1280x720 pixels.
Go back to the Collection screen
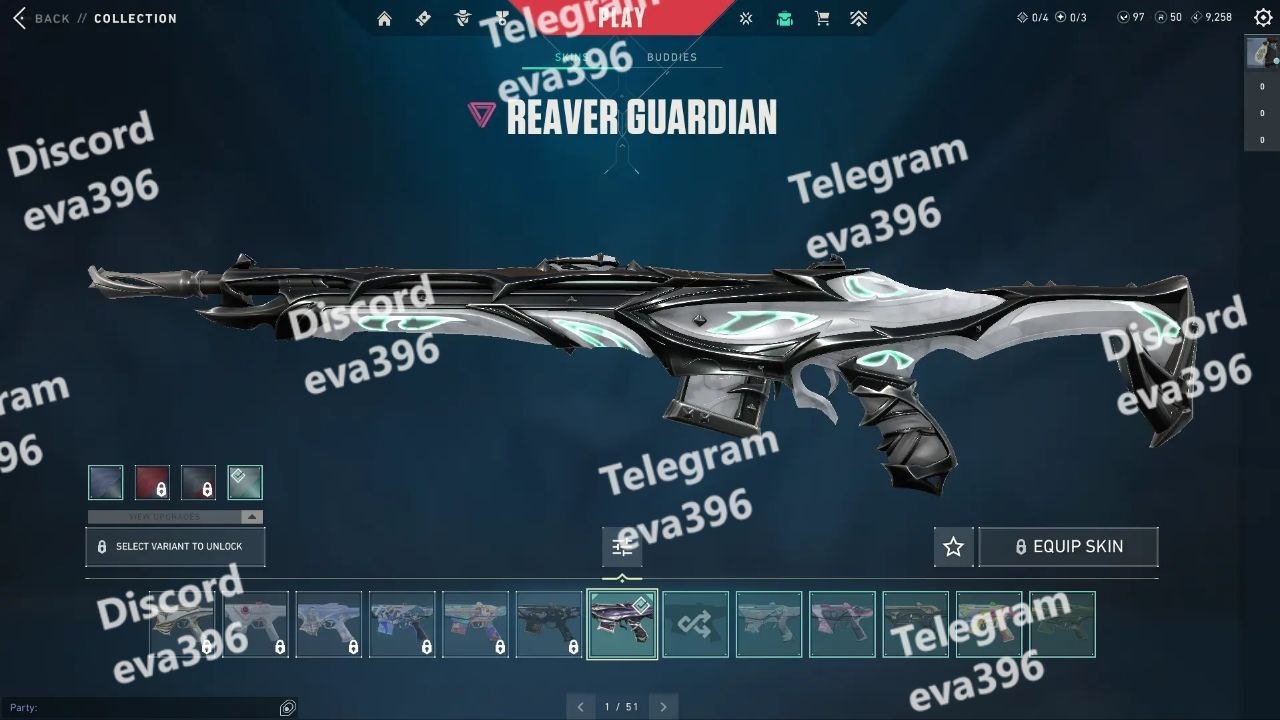point(40,18)
